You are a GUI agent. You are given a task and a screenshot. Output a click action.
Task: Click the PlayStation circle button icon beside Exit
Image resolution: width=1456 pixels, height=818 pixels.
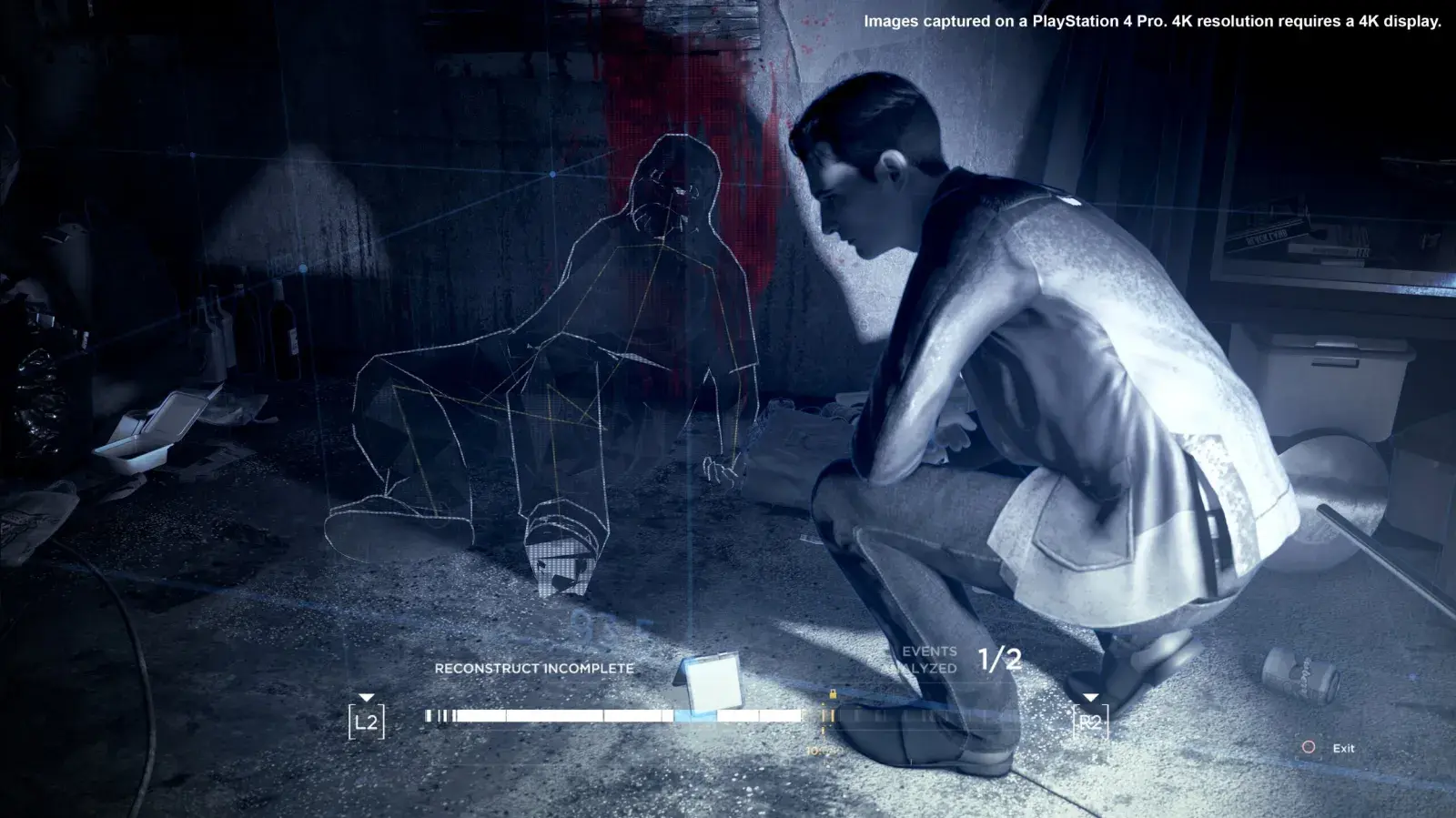point(1310,748)
